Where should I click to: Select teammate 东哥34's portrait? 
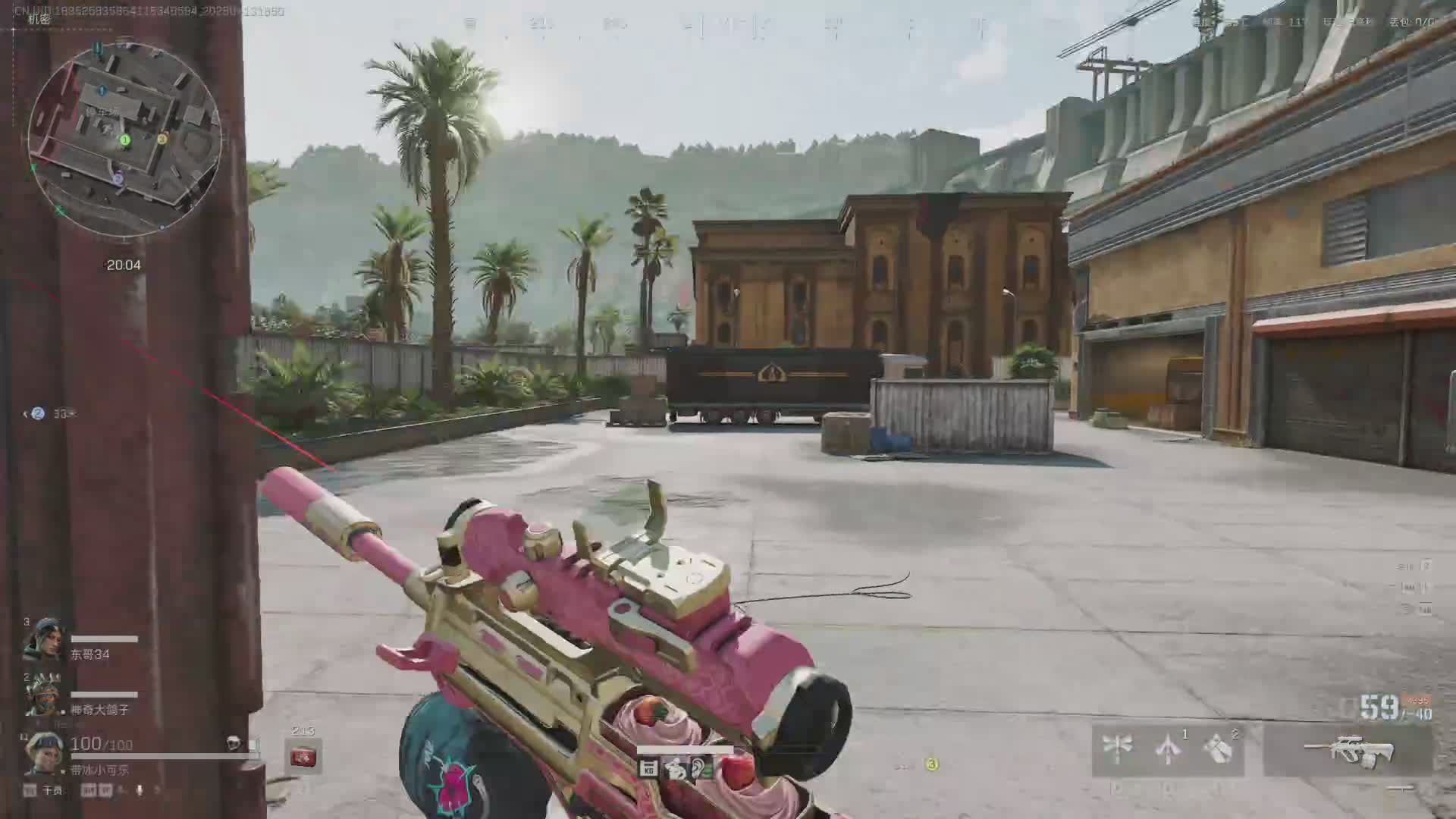tap(42, 641)
